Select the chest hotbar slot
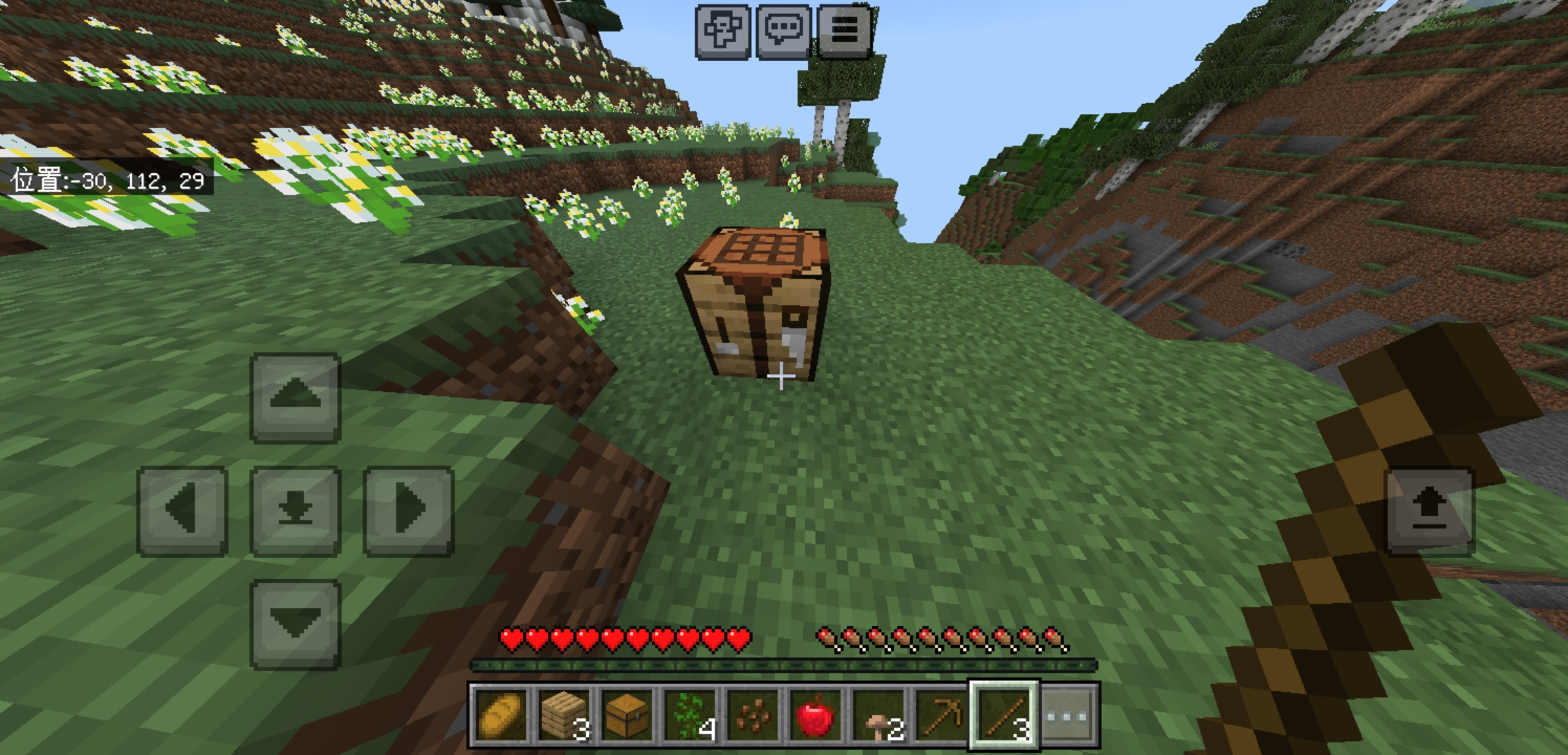Screen dimensions: 1568x755 [625, 715]
